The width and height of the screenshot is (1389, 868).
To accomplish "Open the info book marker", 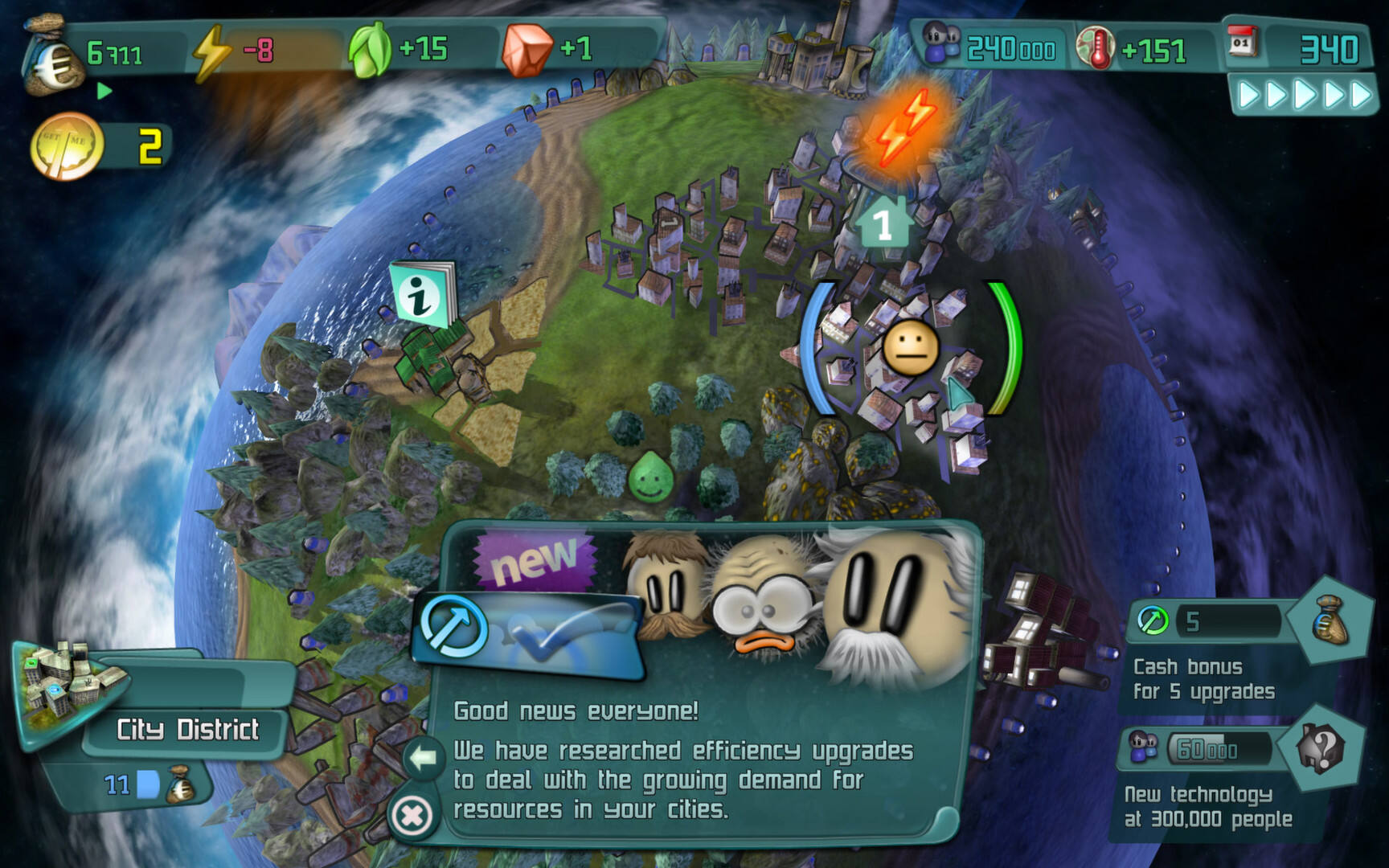I will click(x=420, y=295).
